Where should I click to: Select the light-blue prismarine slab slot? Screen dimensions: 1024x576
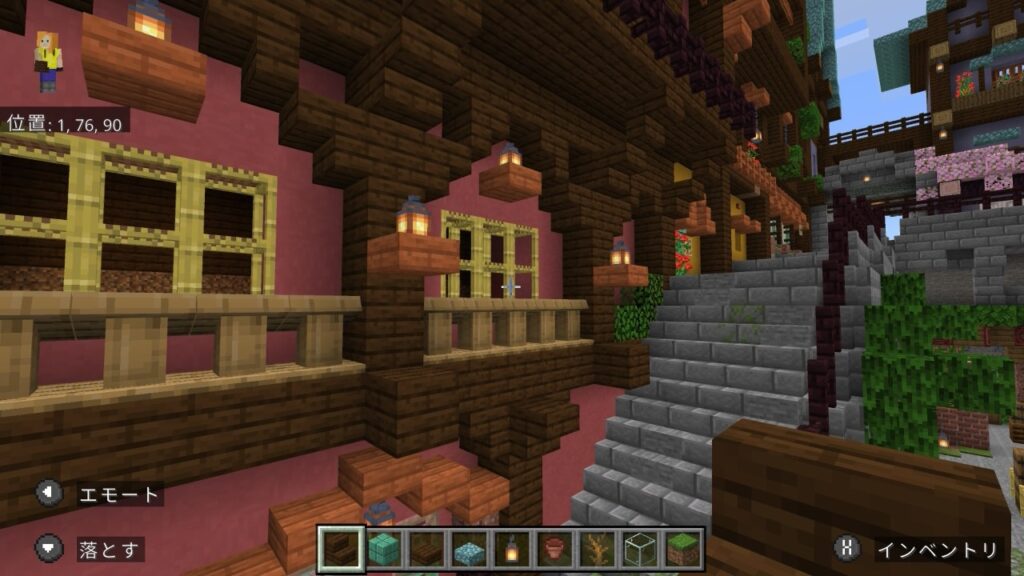[469, 548]
